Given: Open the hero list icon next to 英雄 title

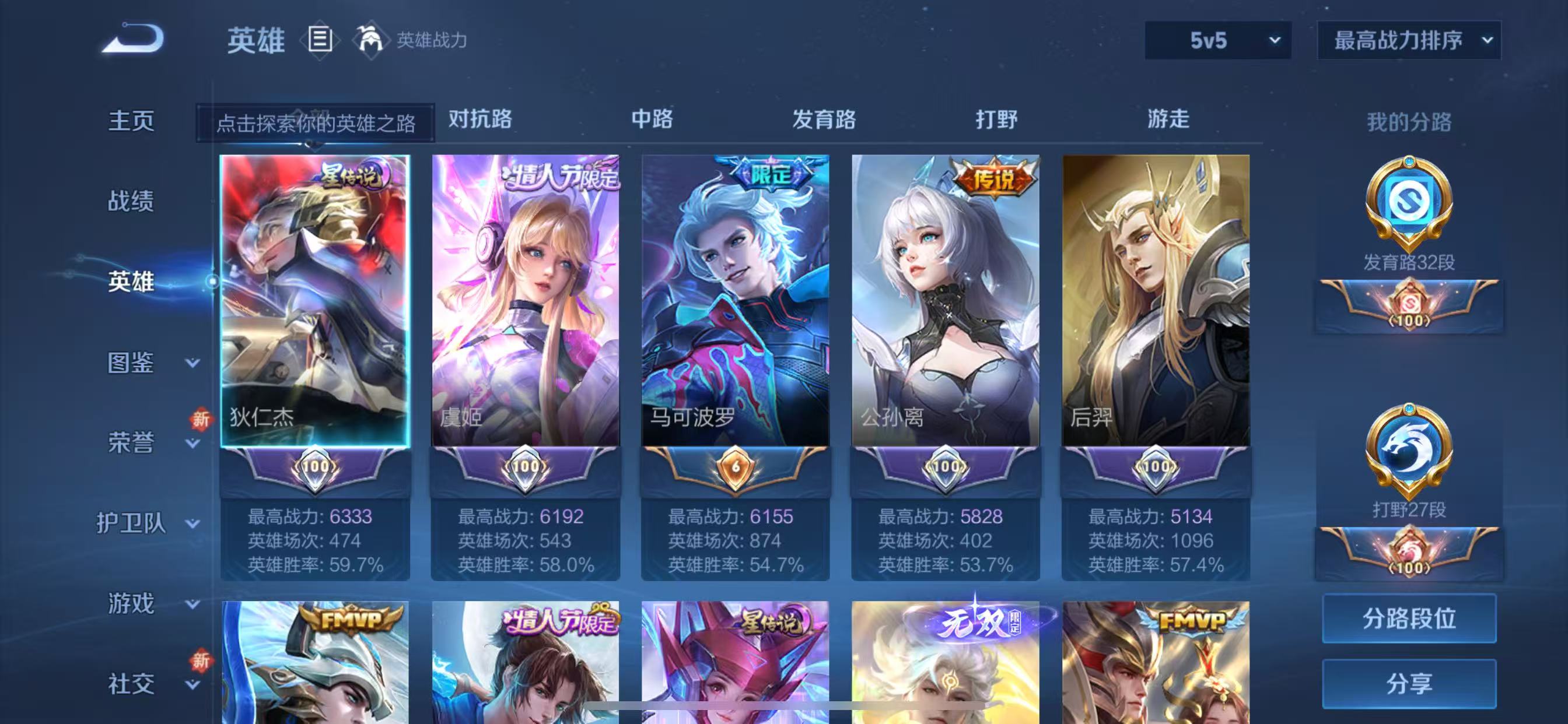Looking at the screenshot, I should 319,40.
